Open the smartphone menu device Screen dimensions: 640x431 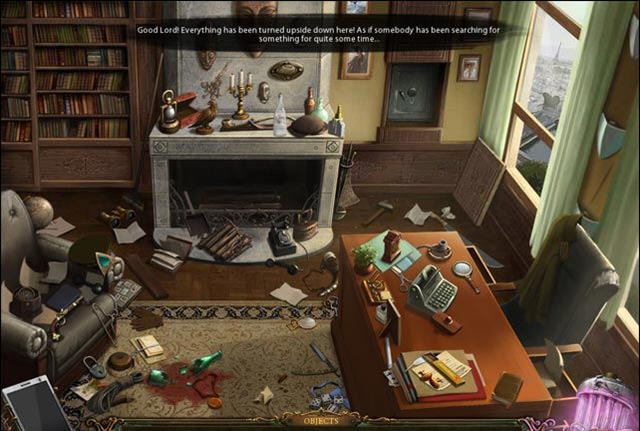click(35, 407)
